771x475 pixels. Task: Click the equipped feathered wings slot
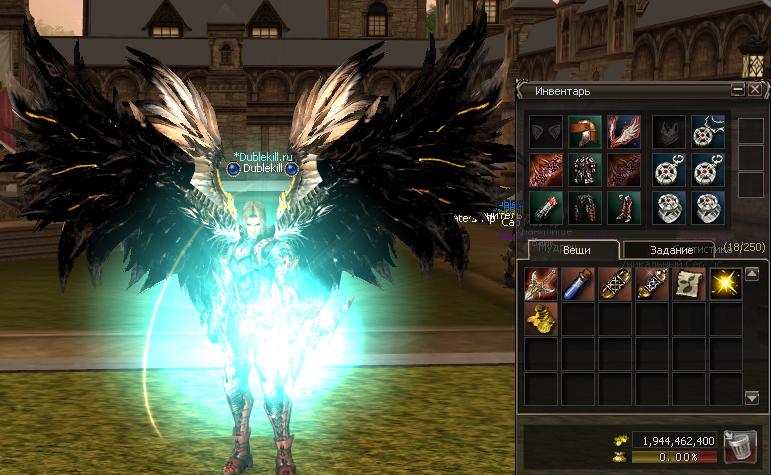click(623, 131)
